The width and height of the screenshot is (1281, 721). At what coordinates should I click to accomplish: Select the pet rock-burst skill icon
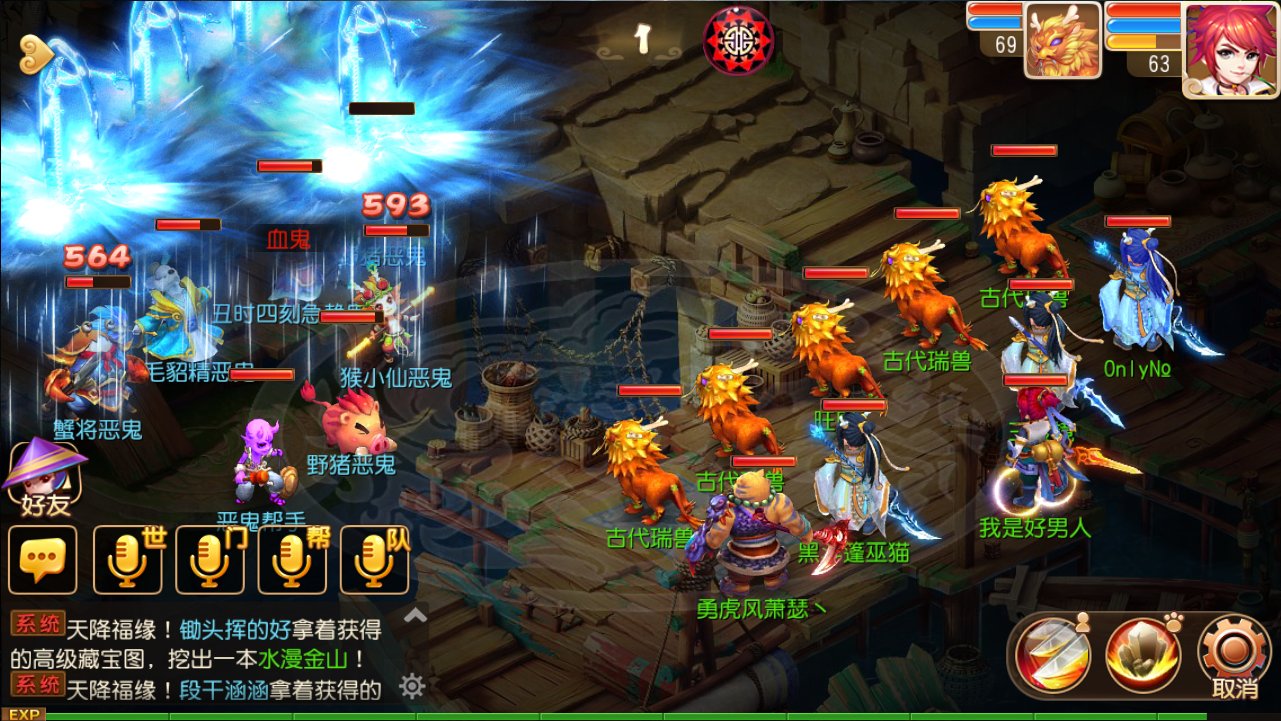click(1143, 655)
